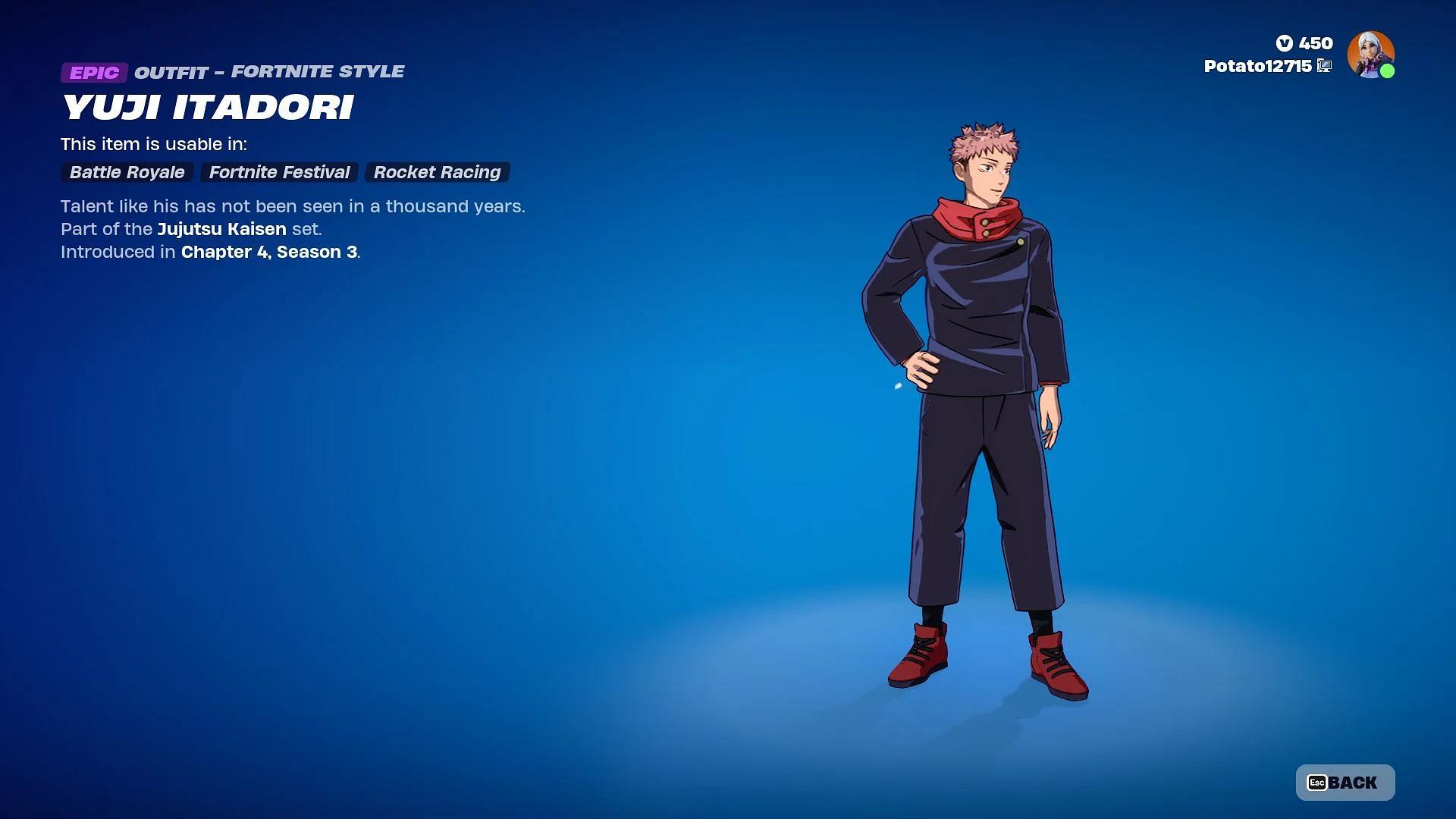Open the player profile avatar
Viewport: 1456px width, 819px height.
tap(1370, 54)
